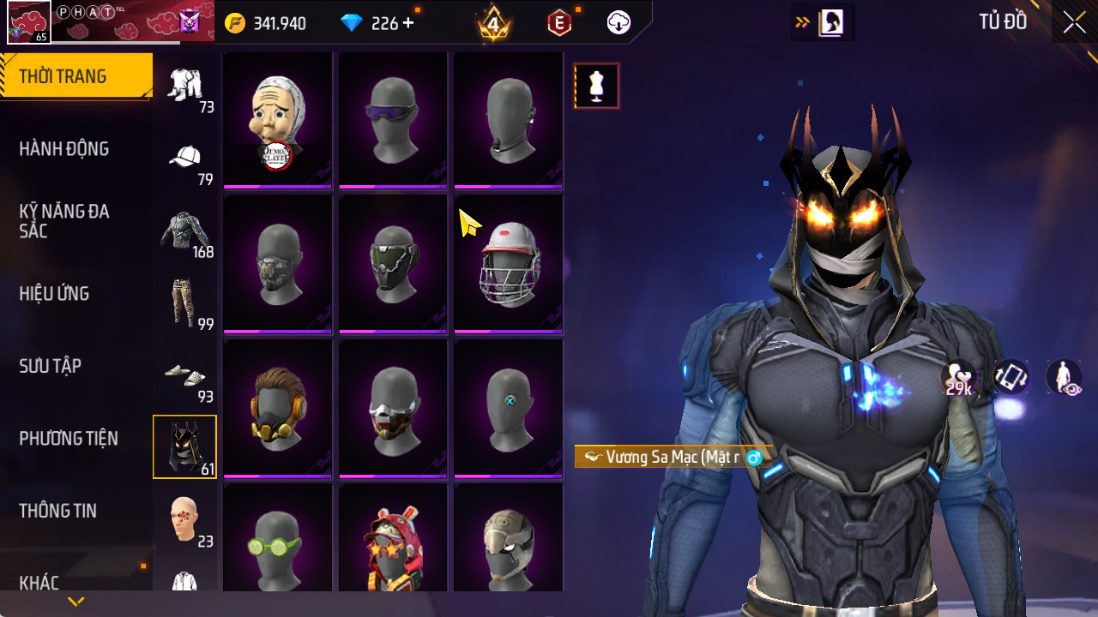Image resolution: width=1098 pixels, height=617 pixels.
Task: Open the Hiệu Ứng tab
Action: coord(54,294)
